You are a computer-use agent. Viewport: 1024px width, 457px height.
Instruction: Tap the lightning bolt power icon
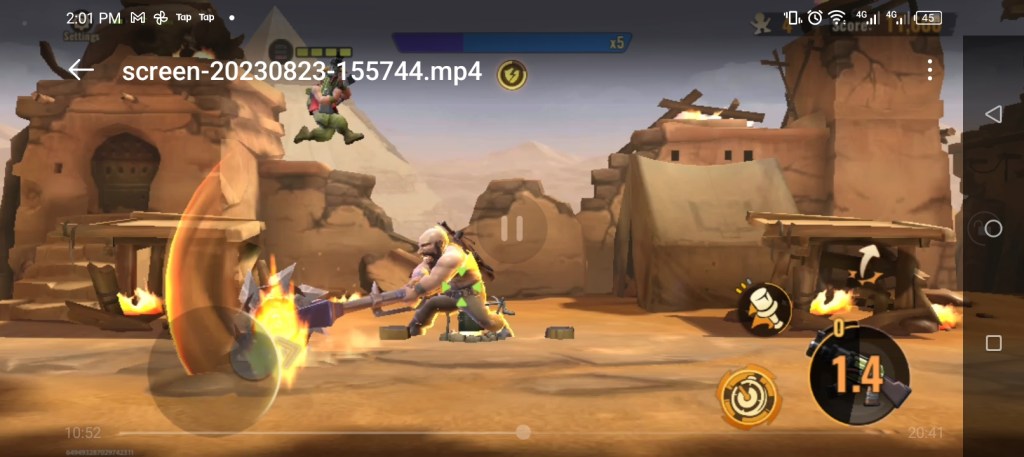pos(512,74)
